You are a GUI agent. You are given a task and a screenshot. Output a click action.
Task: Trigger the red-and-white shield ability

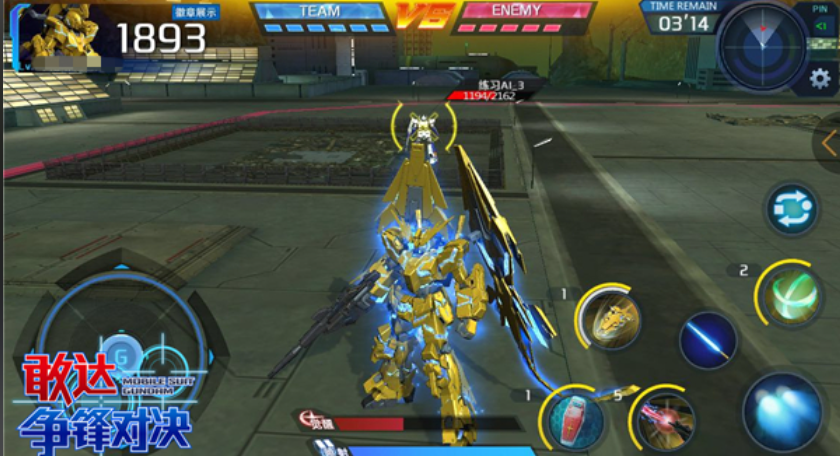point(574,418)
